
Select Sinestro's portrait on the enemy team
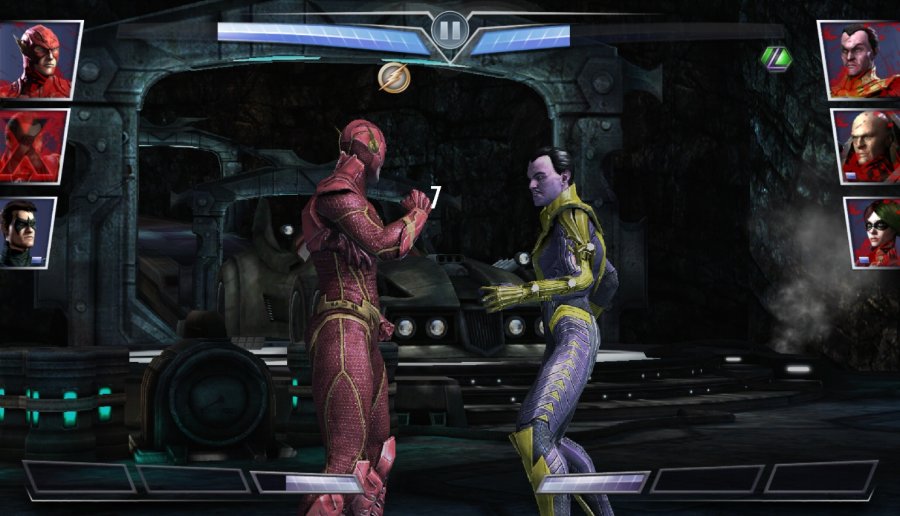pyautogui.click(x=858, y=59)
